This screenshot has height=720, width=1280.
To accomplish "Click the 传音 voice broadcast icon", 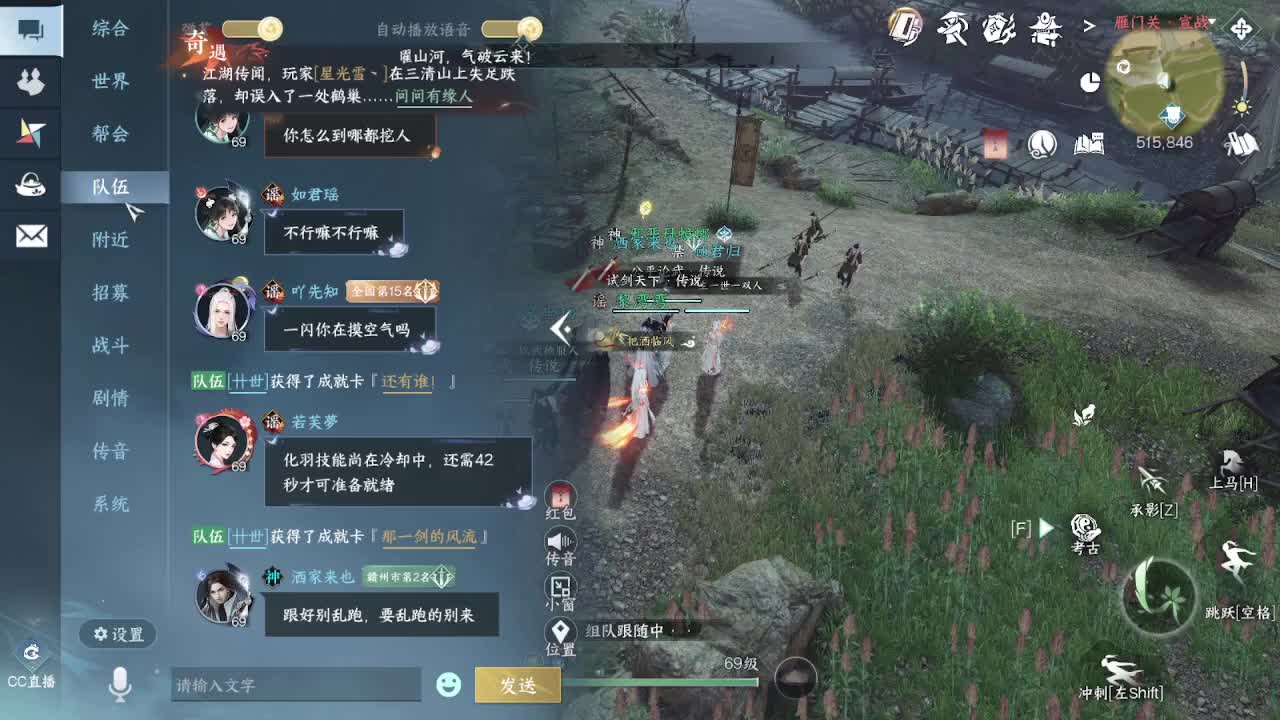I will 560,543.
